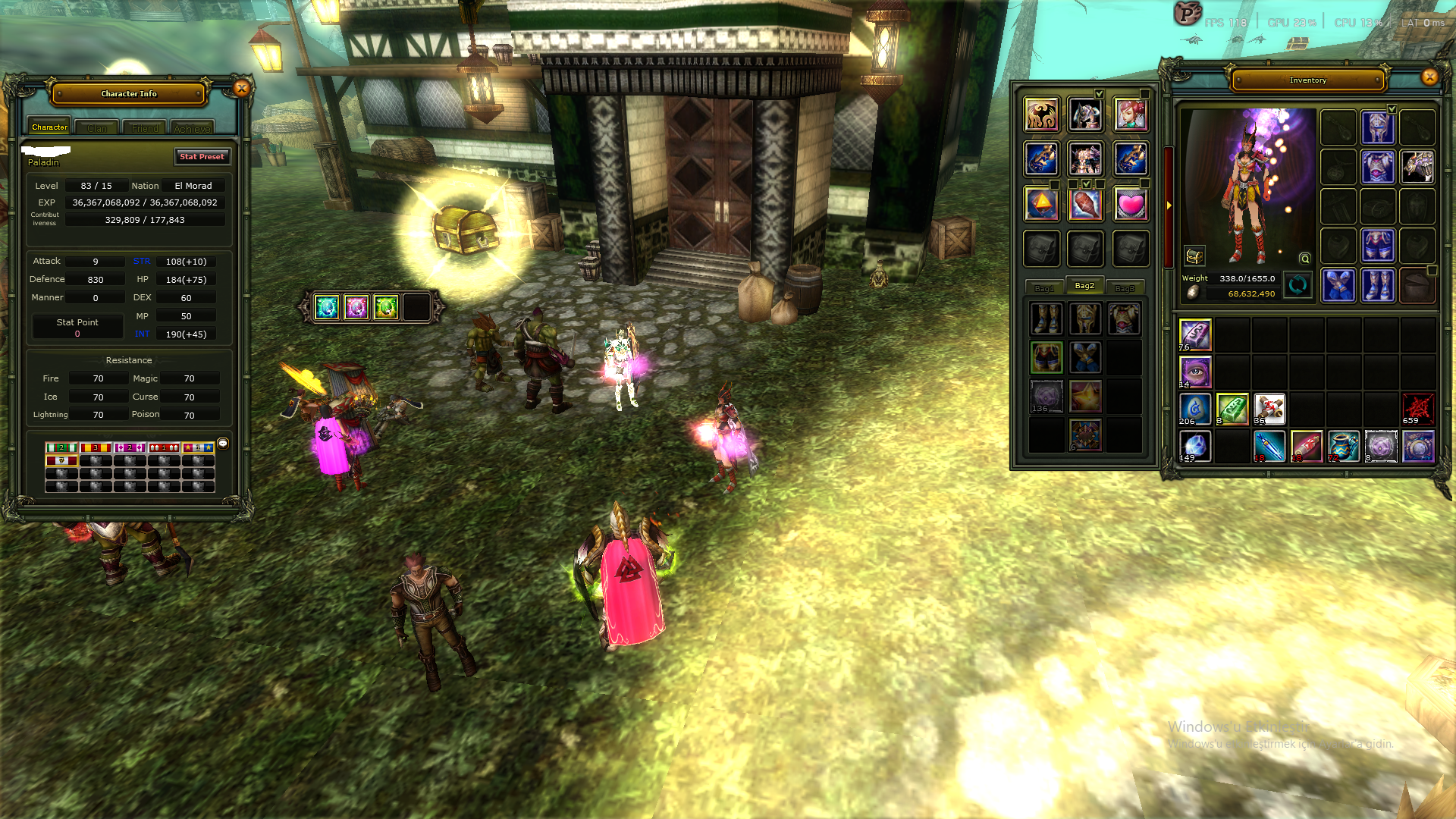Viewport: 1456px width, 819px height.
Task: Open the Bag1 tab
Action: pos(1045,287)
